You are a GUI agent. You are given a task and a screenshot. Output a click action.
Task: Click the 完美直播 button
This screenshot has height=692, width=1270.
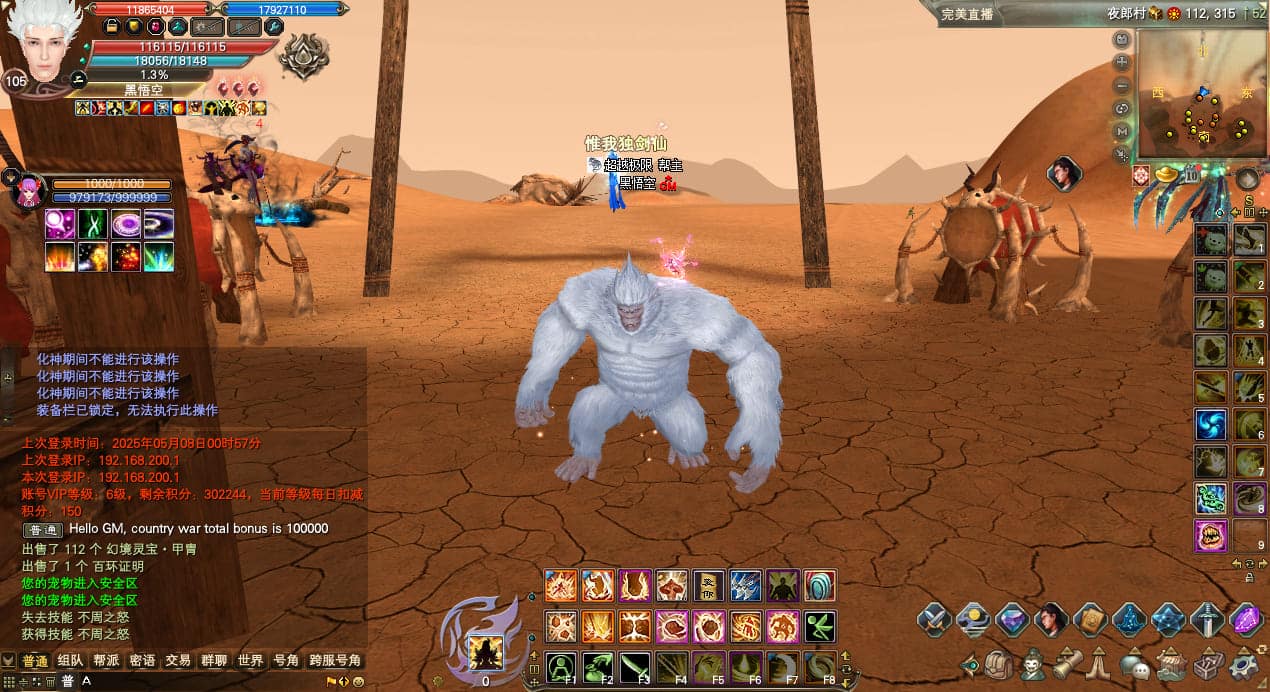(966, 14)
